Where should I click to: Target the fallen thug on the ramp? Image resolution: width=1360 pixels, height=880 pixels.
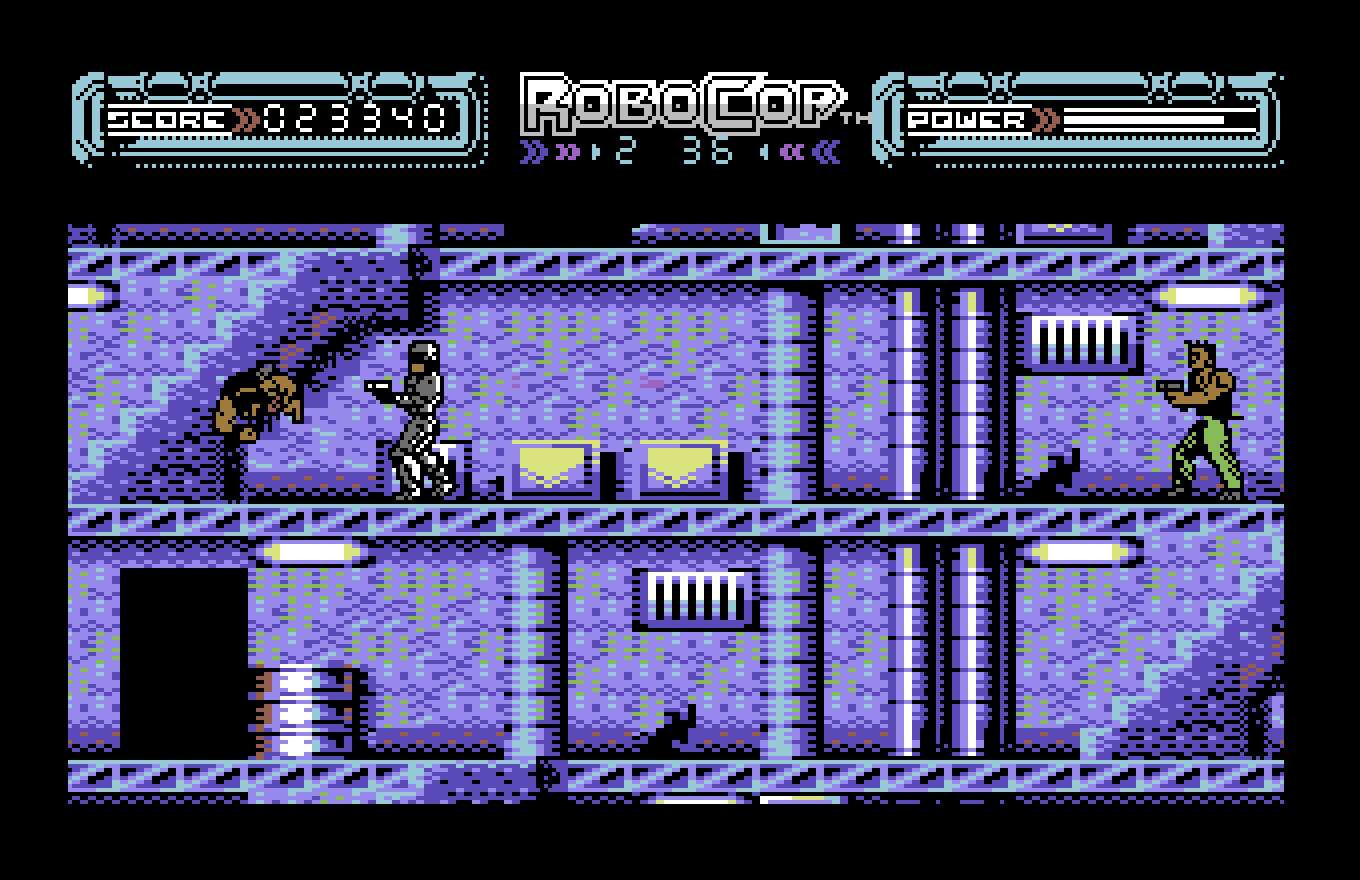pyautogui.click(x=260, y=400)
